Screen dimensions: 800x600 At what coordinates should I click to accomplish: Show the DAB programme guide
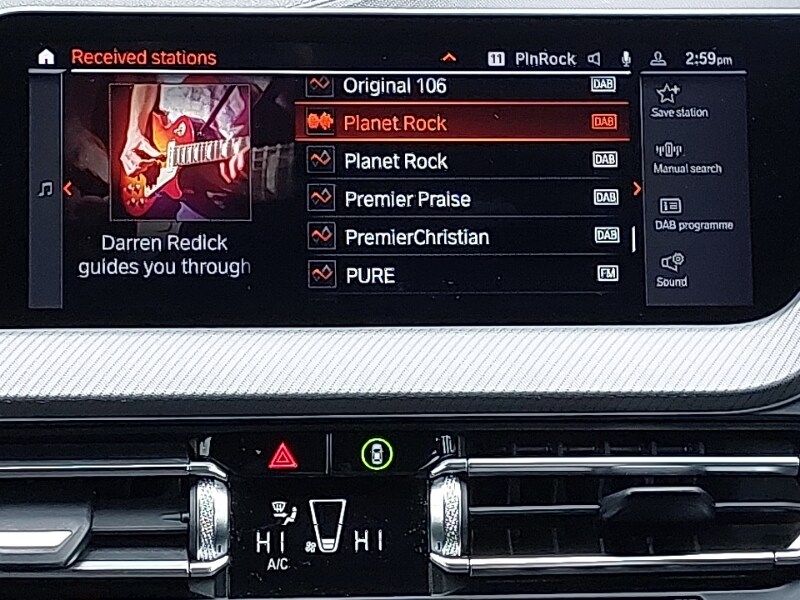coord(693,214)
